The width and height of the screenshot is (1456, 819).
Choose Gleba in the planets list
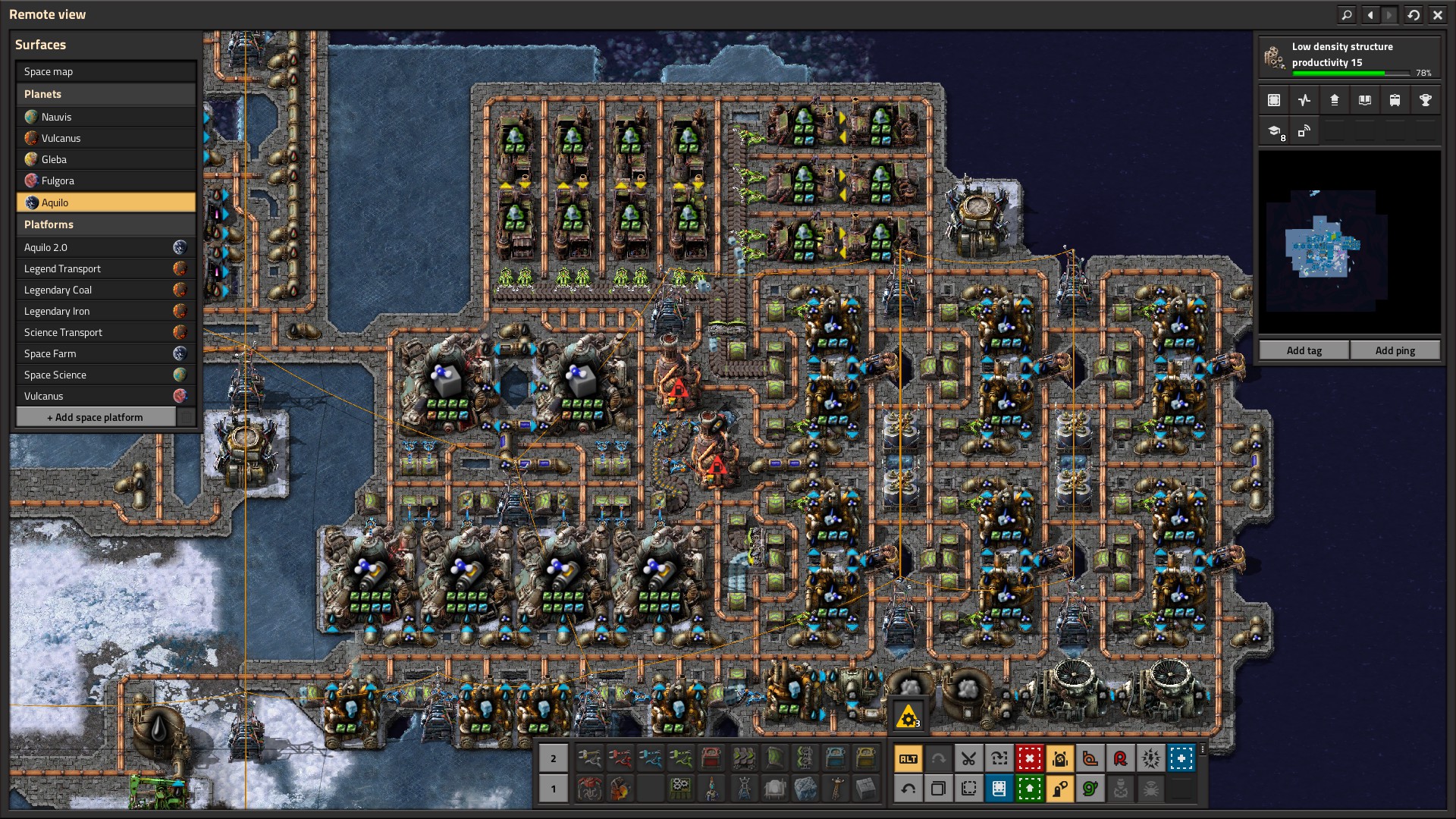coord(105,159)
